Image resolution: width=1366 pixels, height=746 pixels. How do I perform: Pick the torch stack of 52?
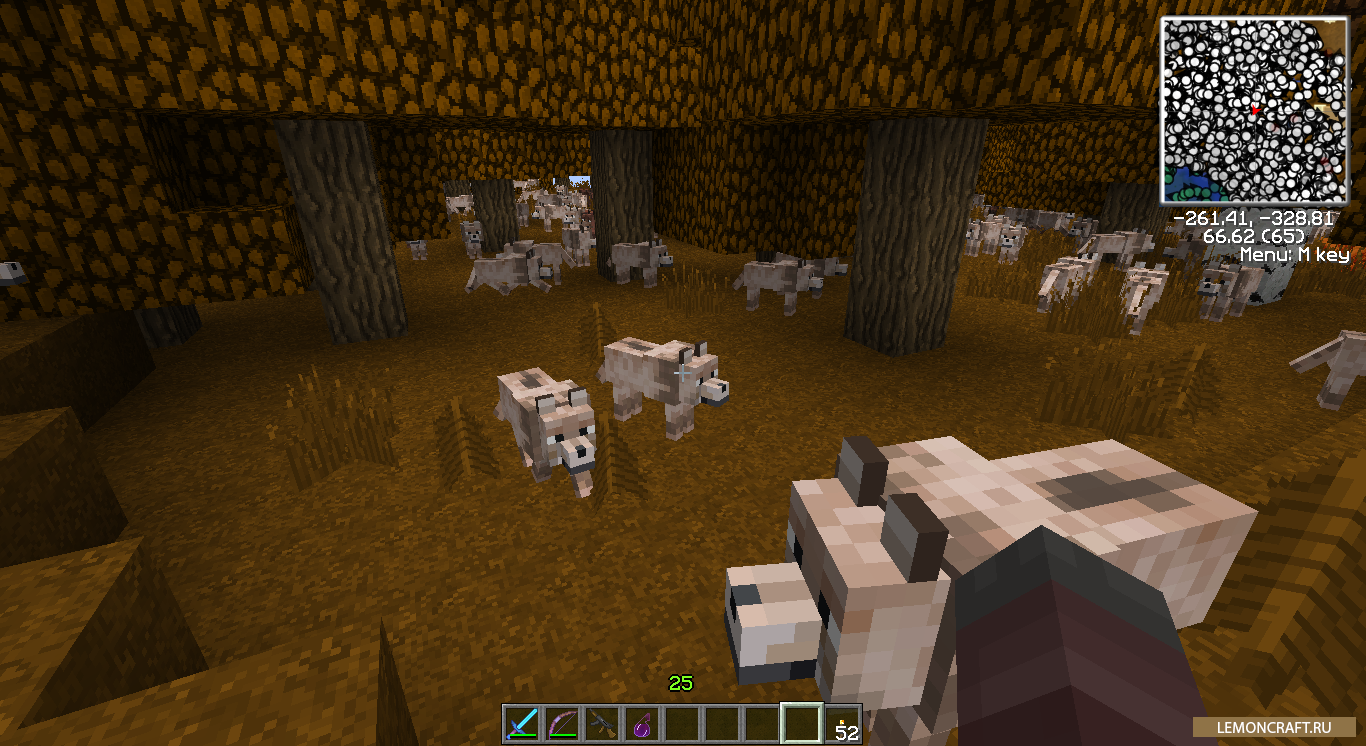[x=843, y=724]
